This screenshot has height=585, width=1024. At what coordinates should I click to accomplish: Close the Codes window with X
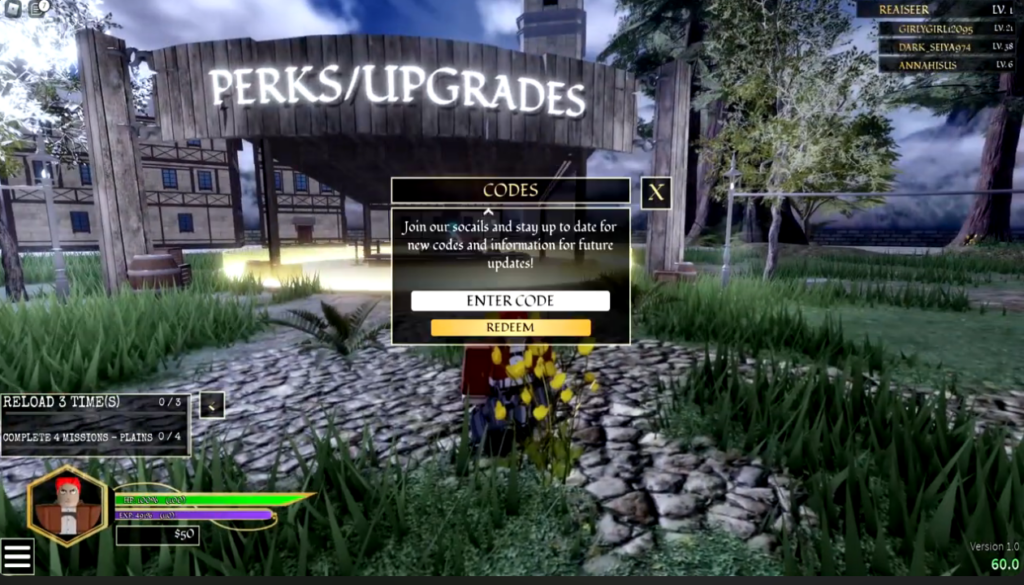coord(655,193)
